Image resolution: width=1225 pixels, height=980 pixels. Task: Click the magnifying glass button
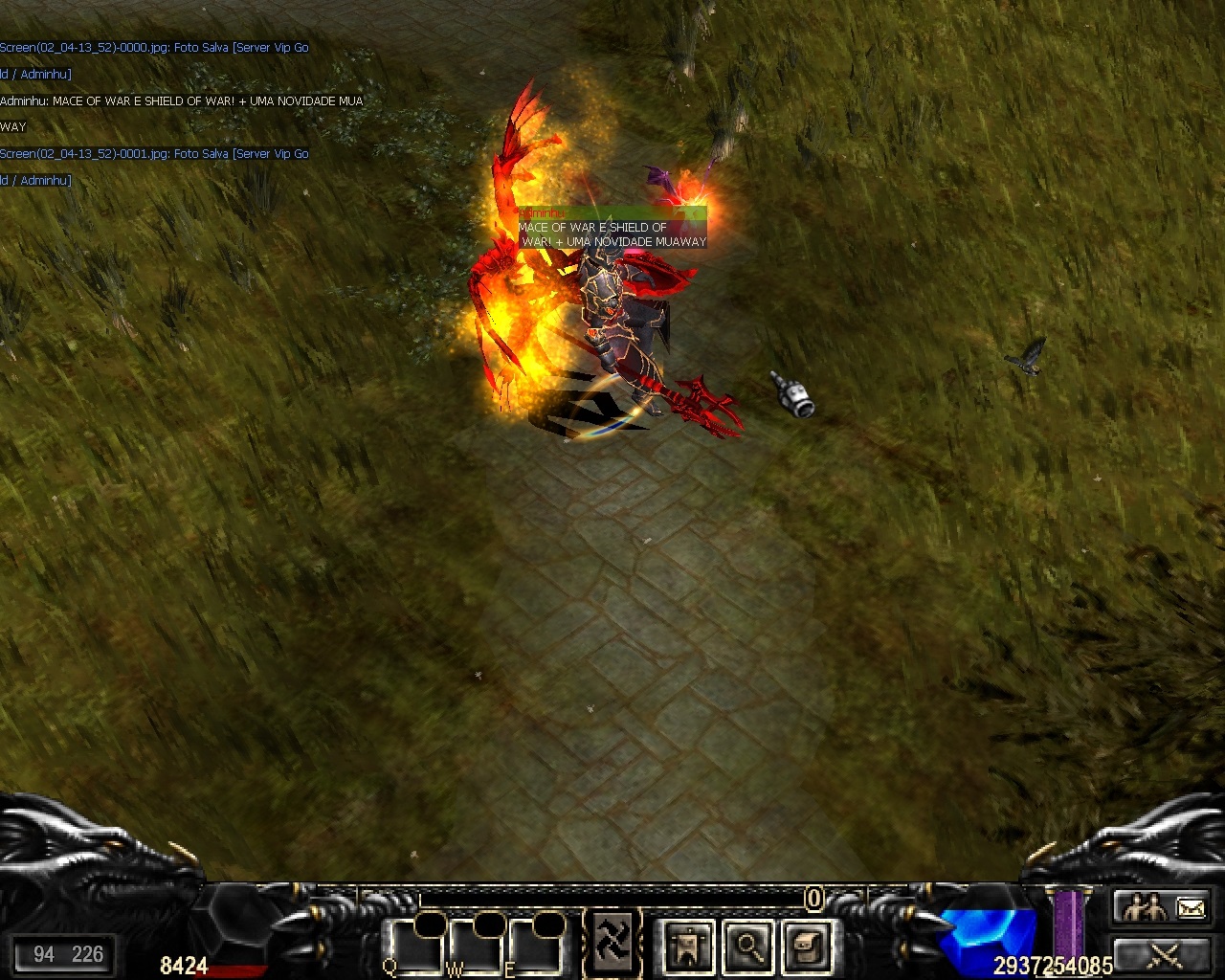point(747,947)
